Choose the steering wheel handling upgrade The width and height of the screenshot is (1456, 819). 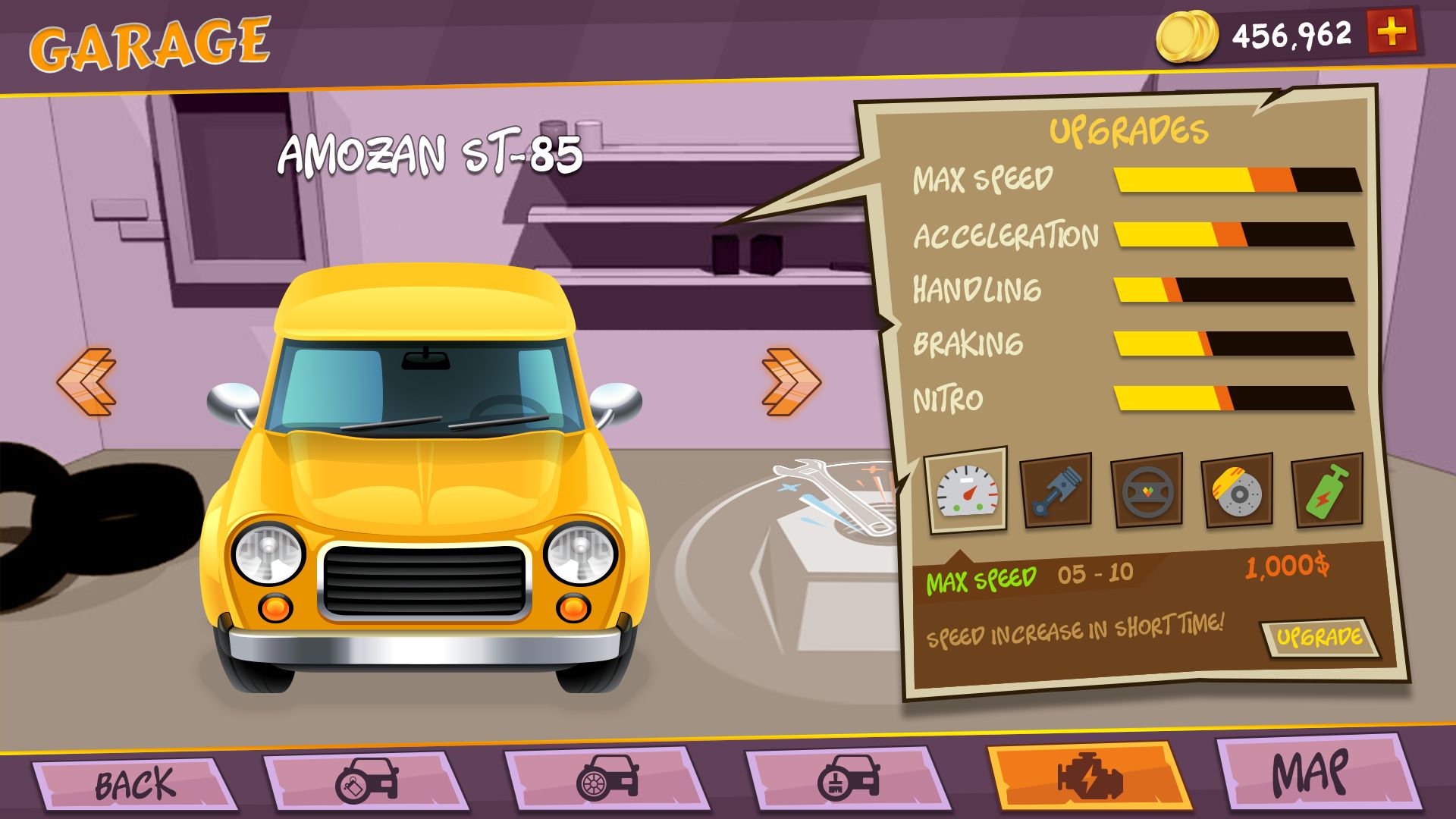point(1147,490)
